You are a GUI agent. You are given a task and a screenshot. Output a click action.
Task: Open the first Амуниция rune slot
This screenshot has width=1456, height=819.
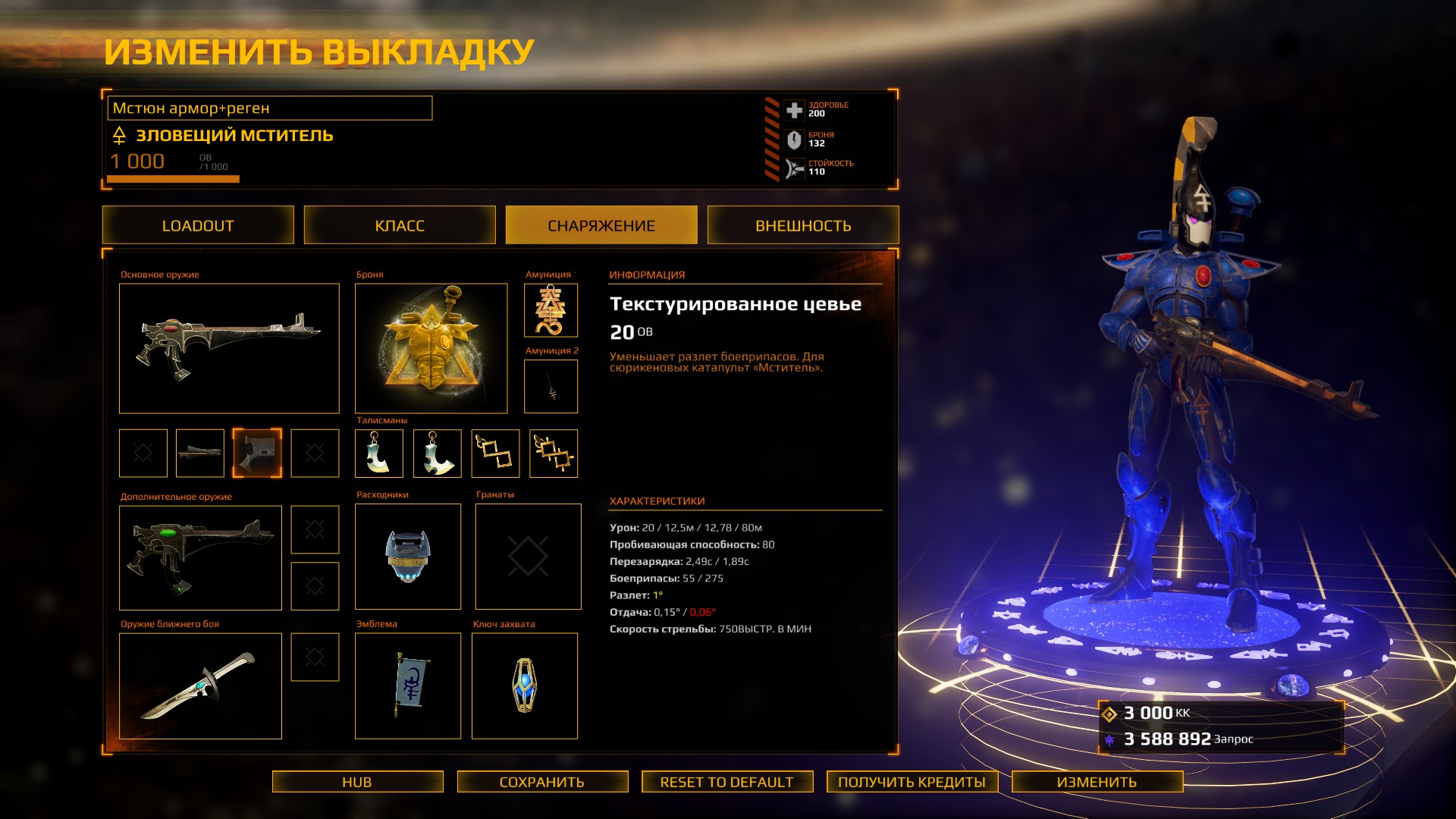pyautogui.click(x=551, y=310)
